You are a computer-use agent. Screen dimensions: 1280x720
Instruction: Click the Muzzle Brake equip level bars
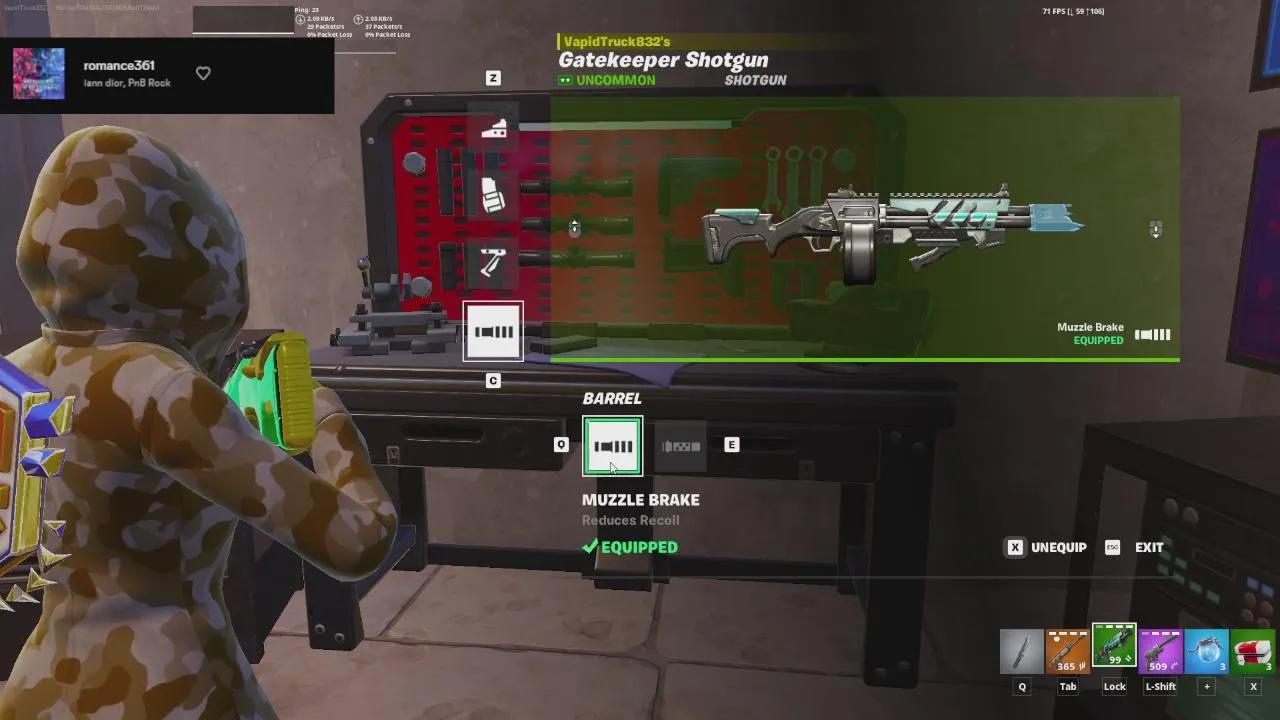tap(1151, 334)
